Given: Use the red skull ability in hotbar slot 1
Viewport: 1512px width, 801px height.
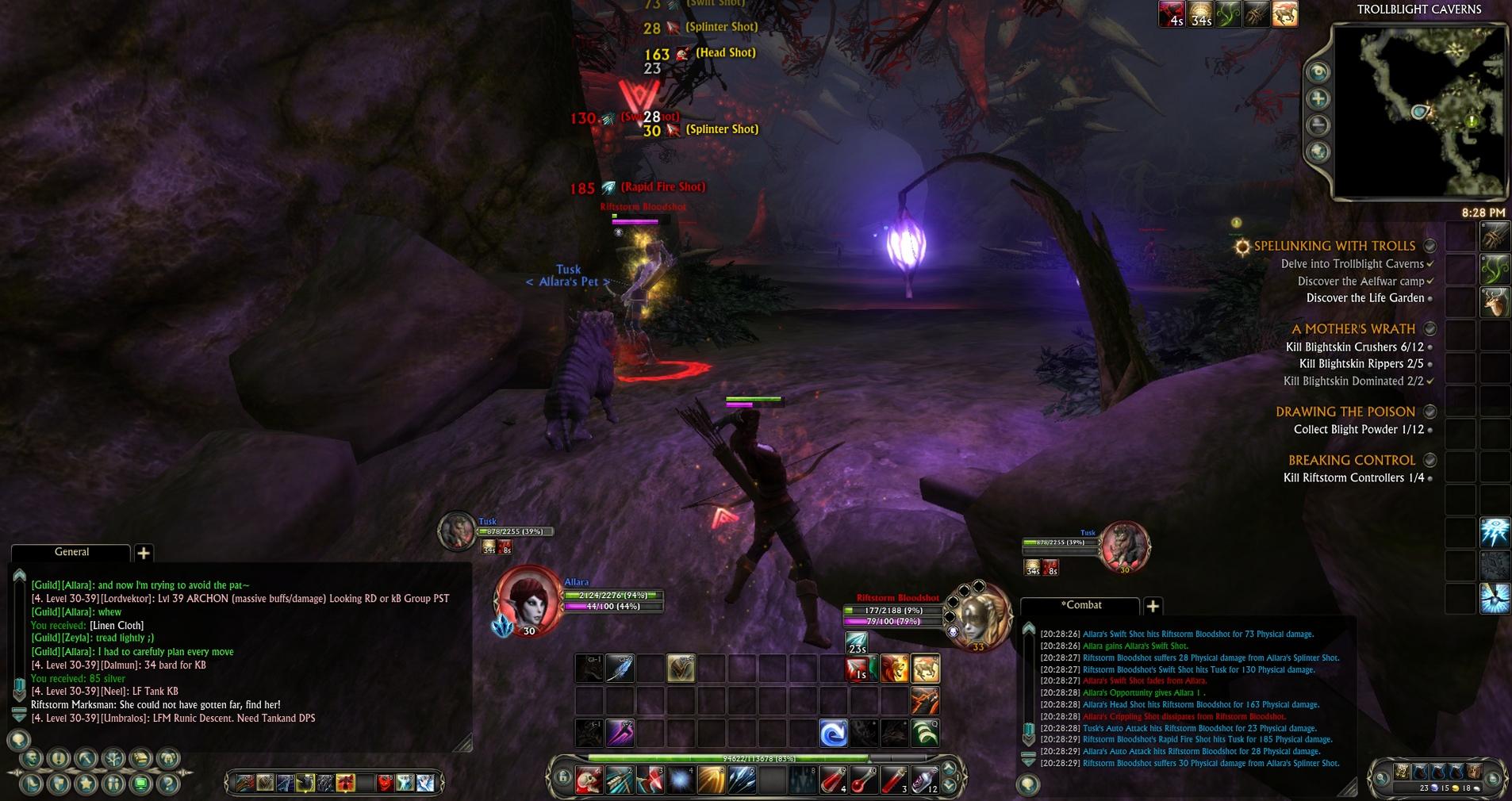Looking at the screenshot, I should [x=589, y=781].
